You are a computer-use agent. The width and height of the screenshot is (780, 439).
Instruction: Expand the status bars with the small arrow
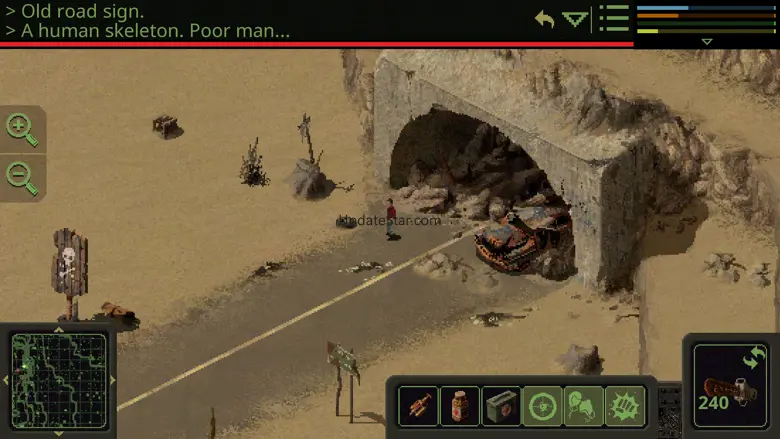707,42
